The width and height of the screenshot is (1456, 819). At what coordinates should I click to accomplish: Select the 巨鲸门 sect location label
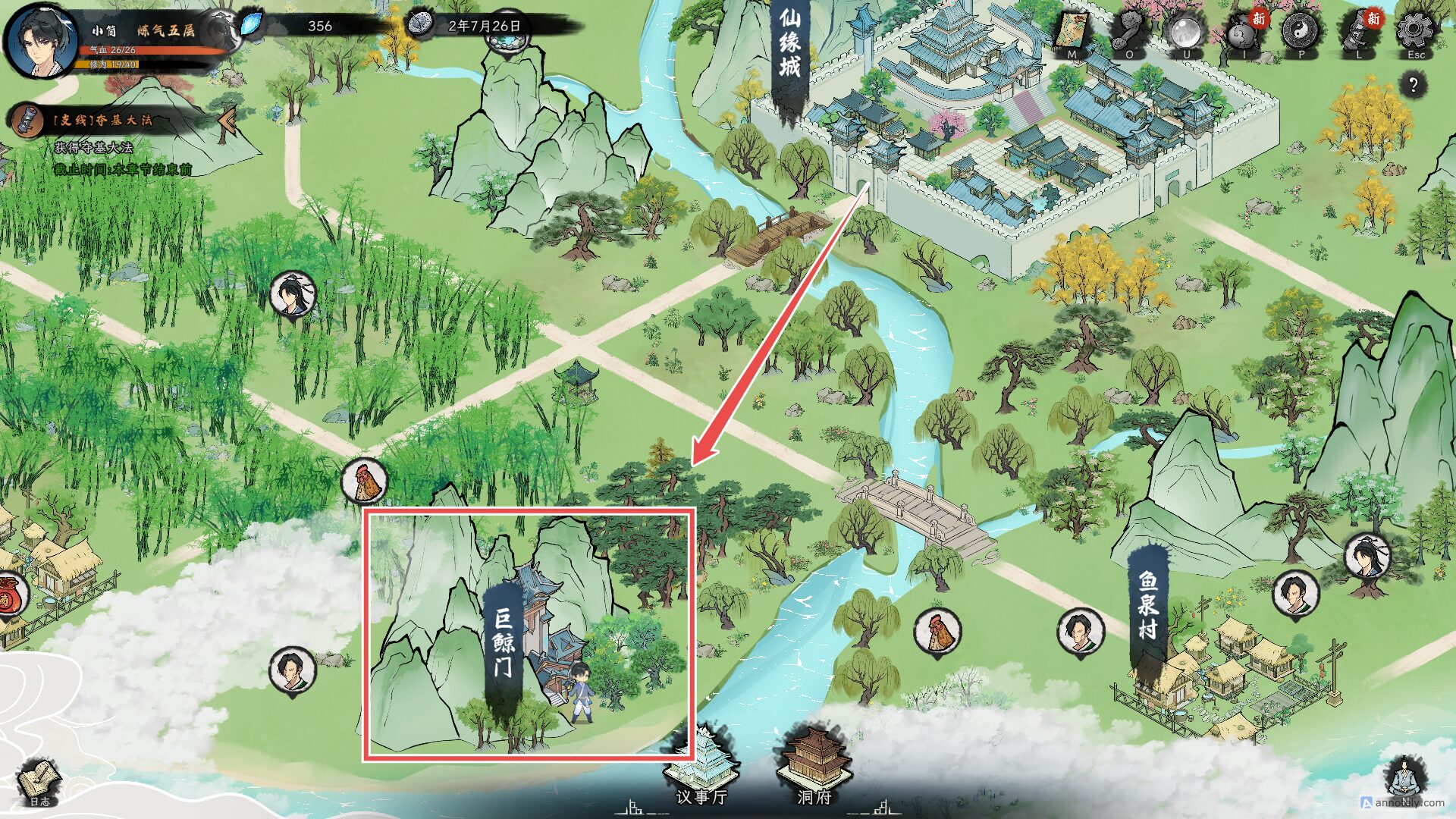[x=504, y=642]
